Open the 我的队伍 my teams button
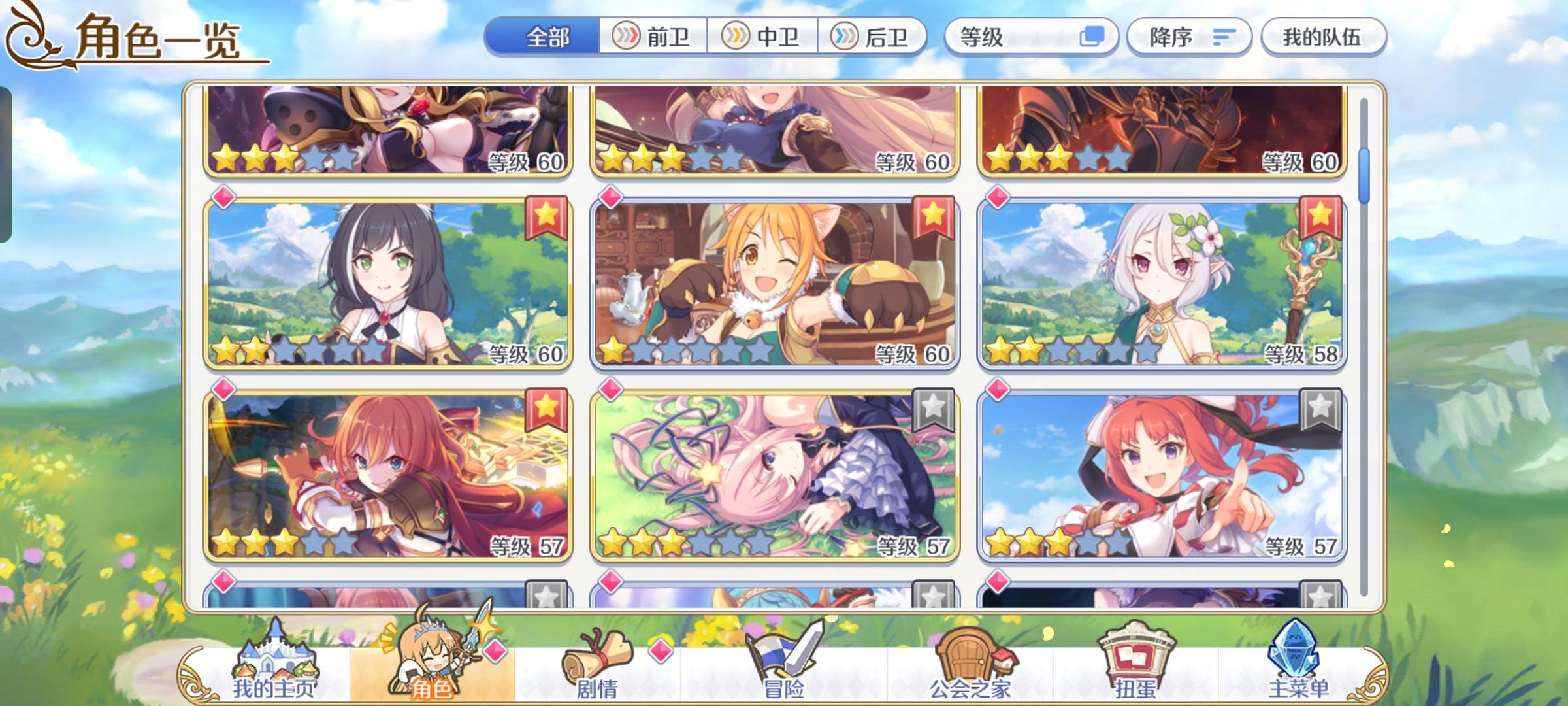 [x=1324, y=37]
